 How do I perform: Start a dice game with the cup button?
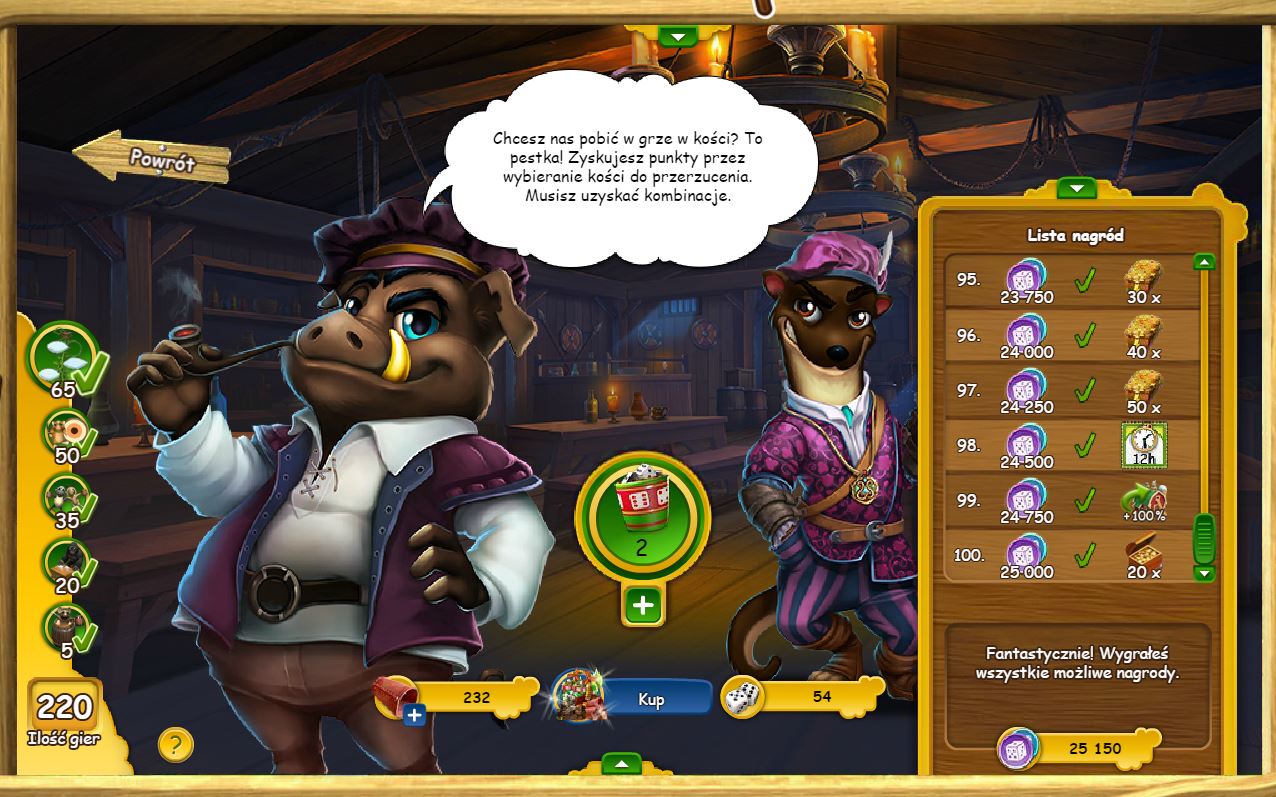[642, 512]
